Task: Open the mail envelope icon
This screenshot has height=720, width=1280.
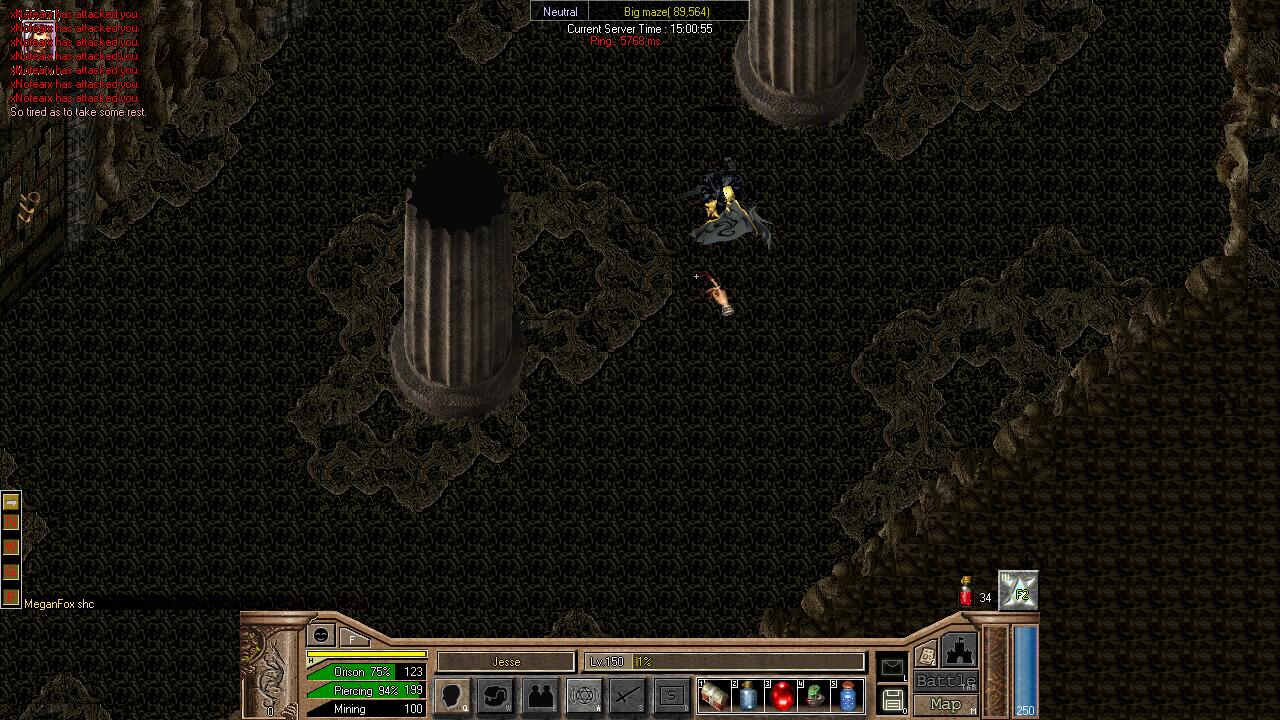Action: pos(892,667)
